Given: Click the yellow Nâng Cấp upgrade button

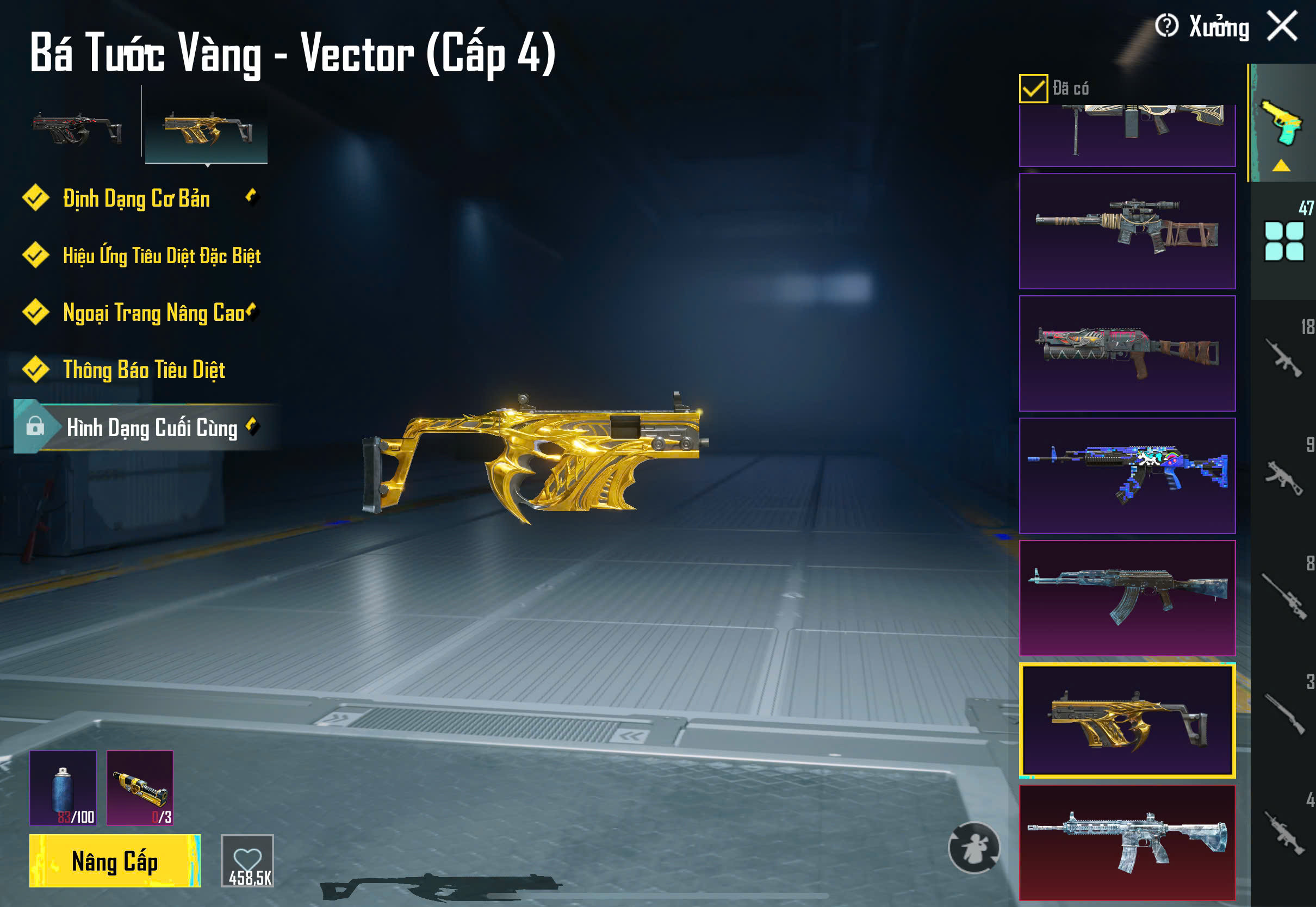Looking at the screenshot, I should coord(115,860).
